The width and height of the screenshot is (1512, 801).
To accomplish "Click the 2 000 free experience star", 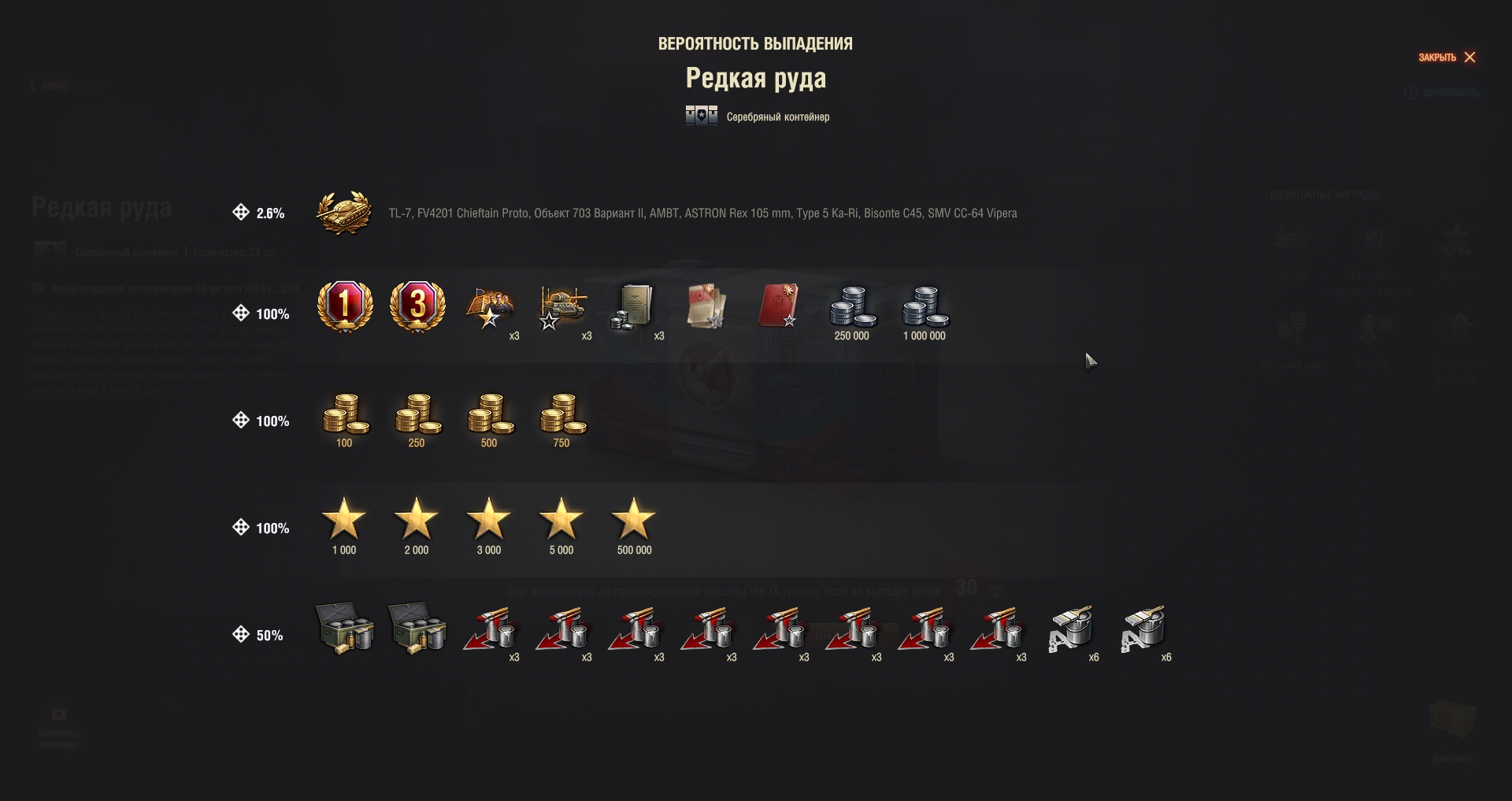I will pos(417,520).
